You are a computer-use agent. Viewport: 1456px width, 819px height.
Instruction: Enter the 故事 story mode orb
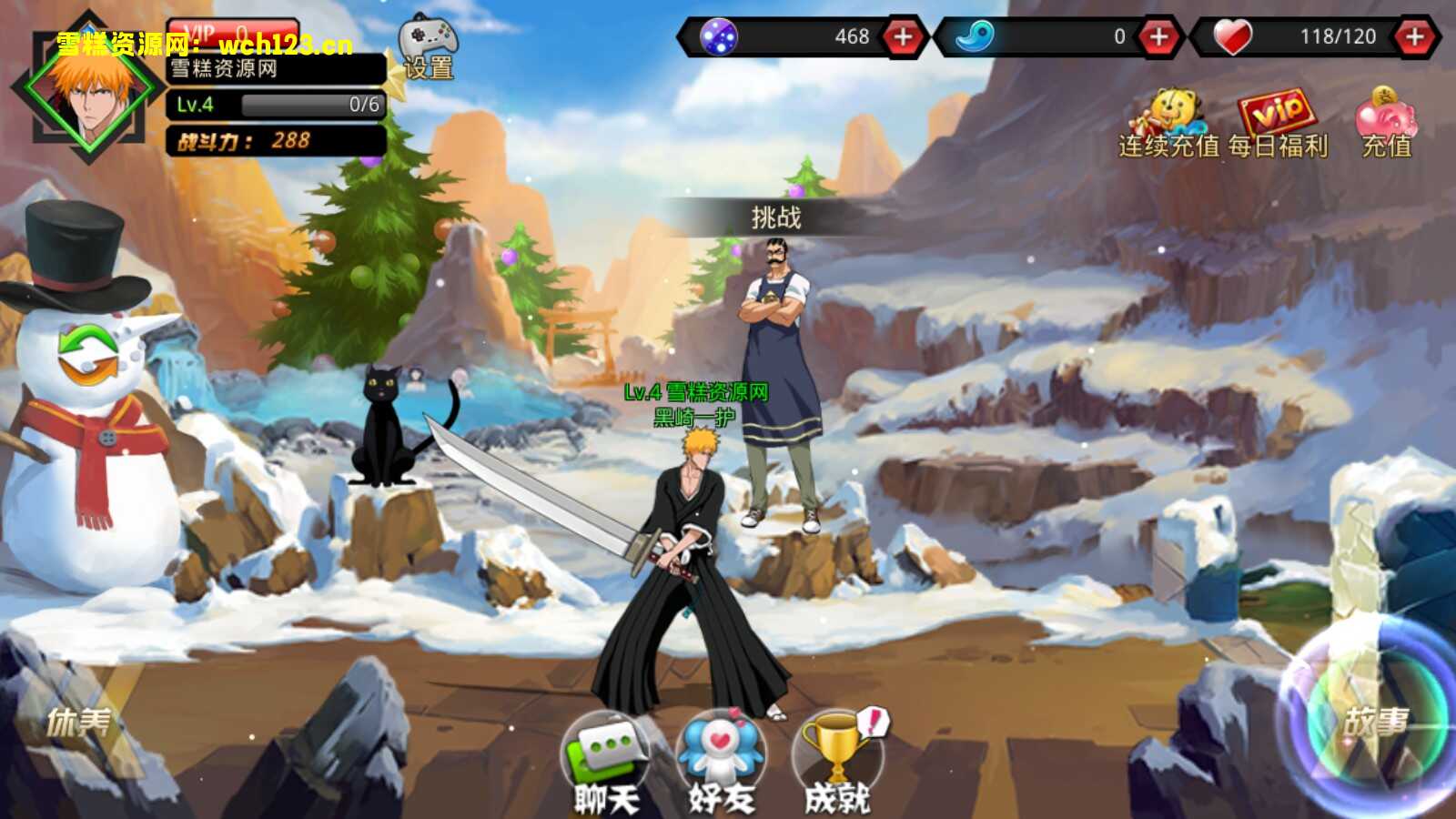(x=1374, y=721)
